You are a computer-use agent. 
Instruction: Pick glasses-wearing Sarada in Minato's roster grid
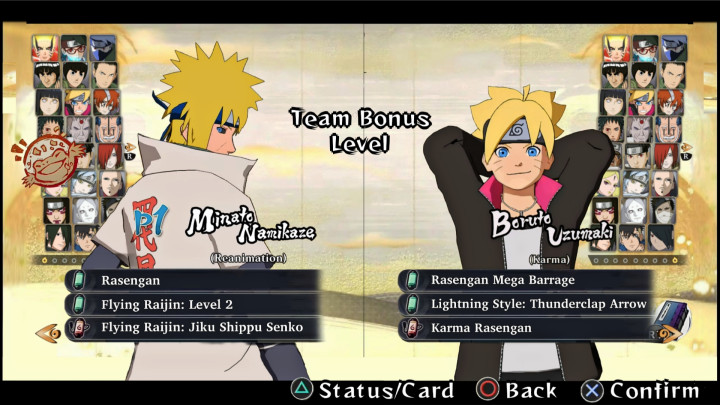74,47
